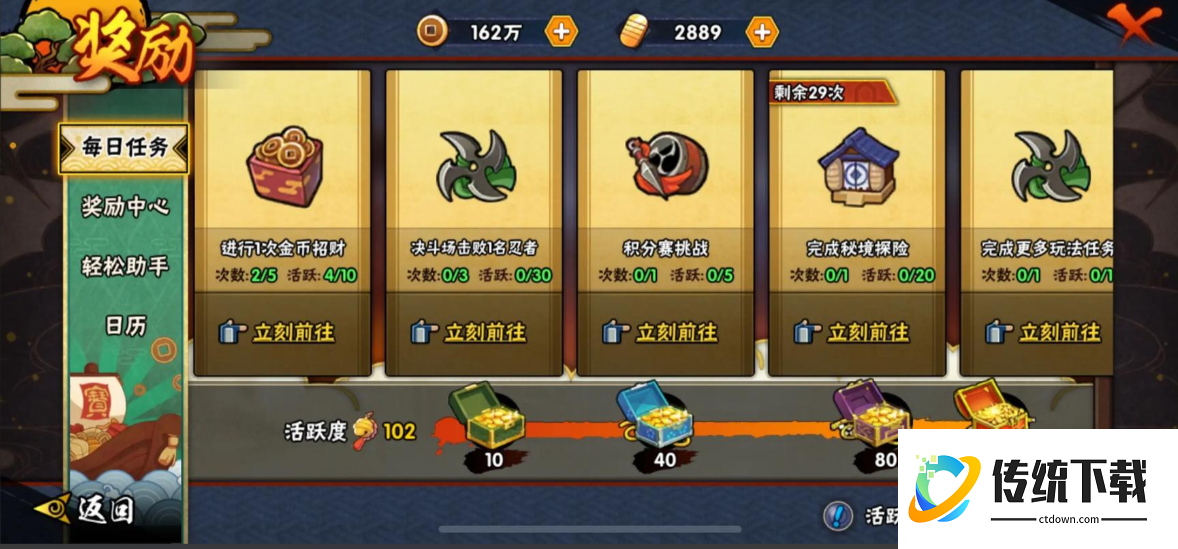Switch to the 每日任务 tab

[124, 147]
